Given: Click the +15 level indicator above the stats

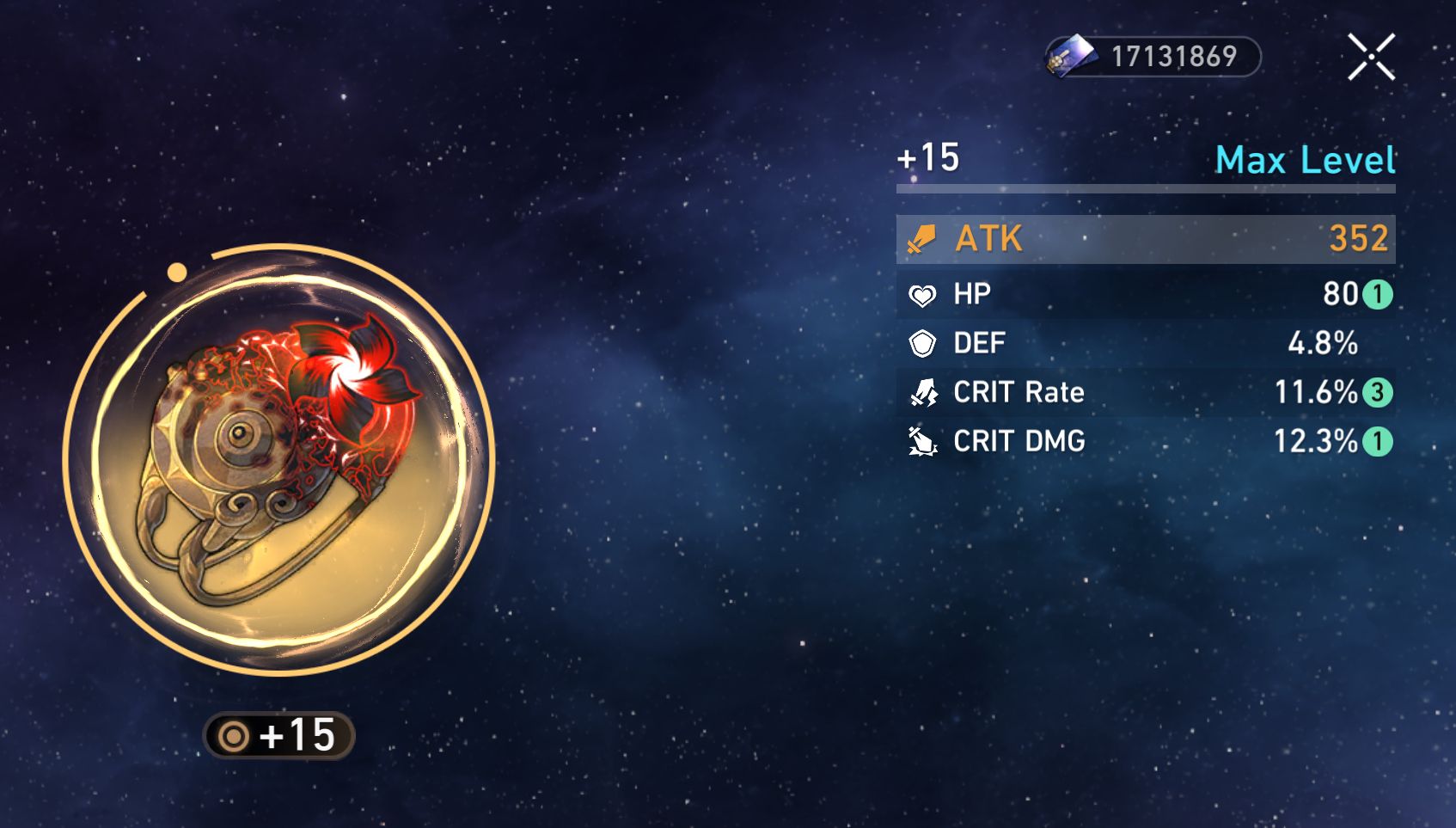Looking at the screenshot, I should pyautogui.click(x=926, y=158).
